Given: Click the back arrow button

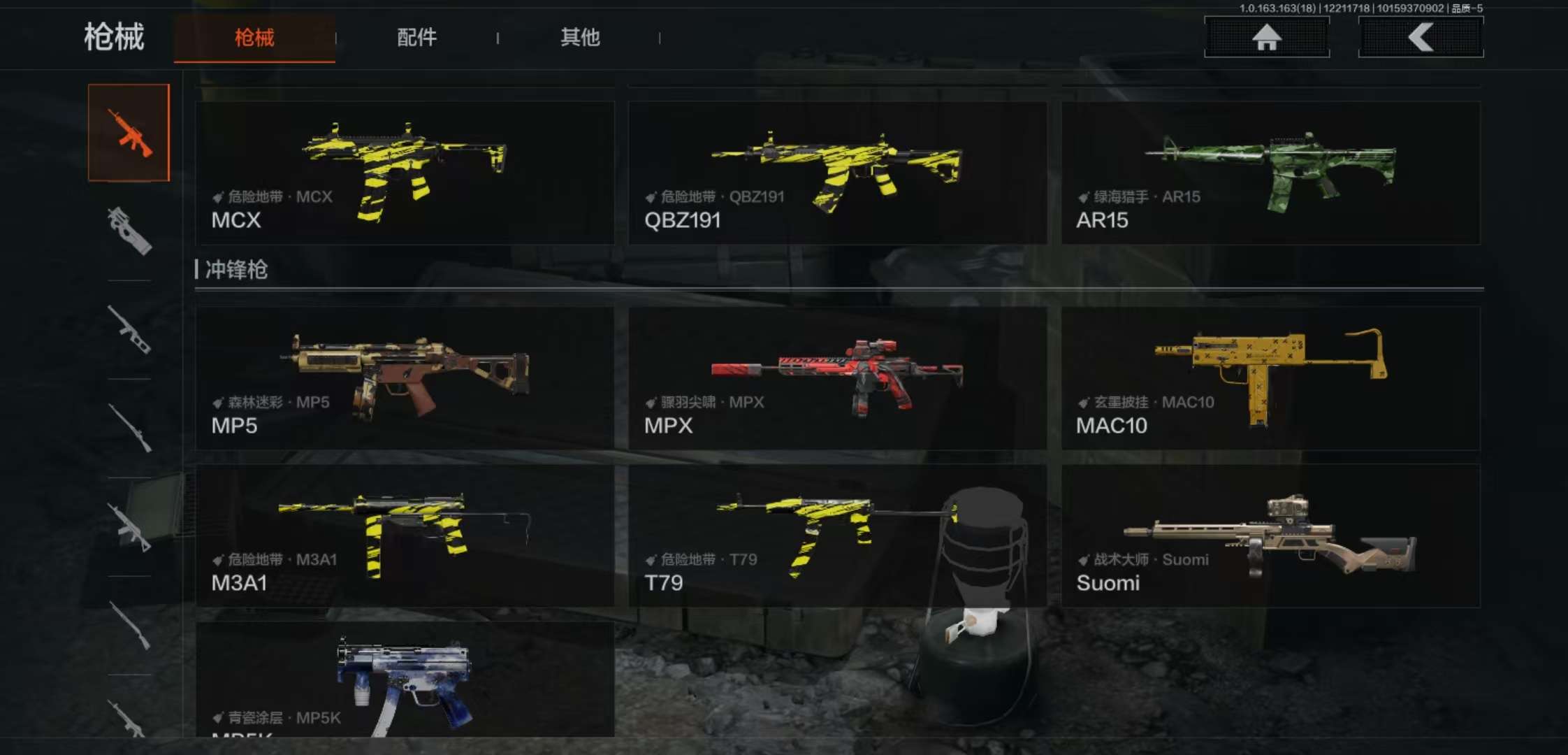Looking at the screenshot, I should (x=1420, y=38).
